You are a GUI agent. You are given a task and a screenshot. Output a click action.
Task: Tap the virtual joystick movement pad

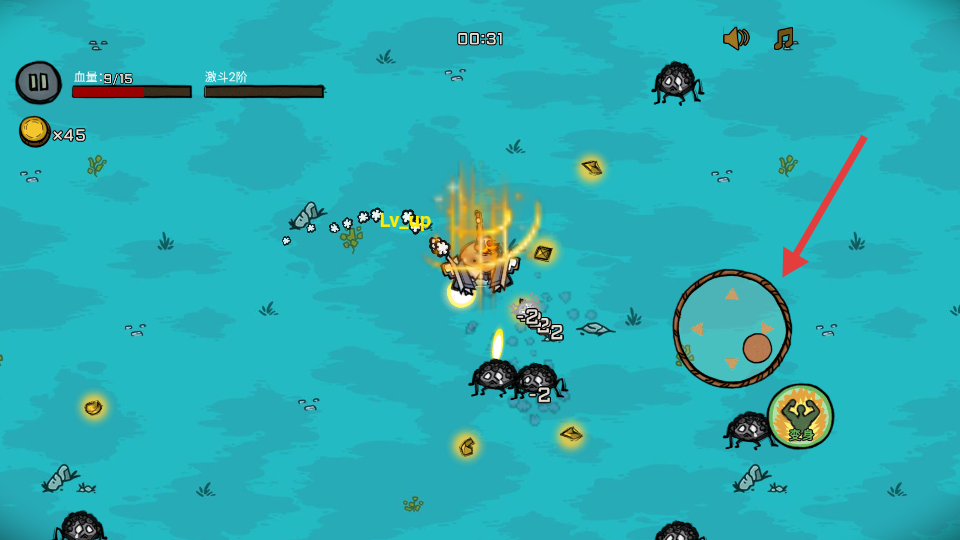pos(732,328)
